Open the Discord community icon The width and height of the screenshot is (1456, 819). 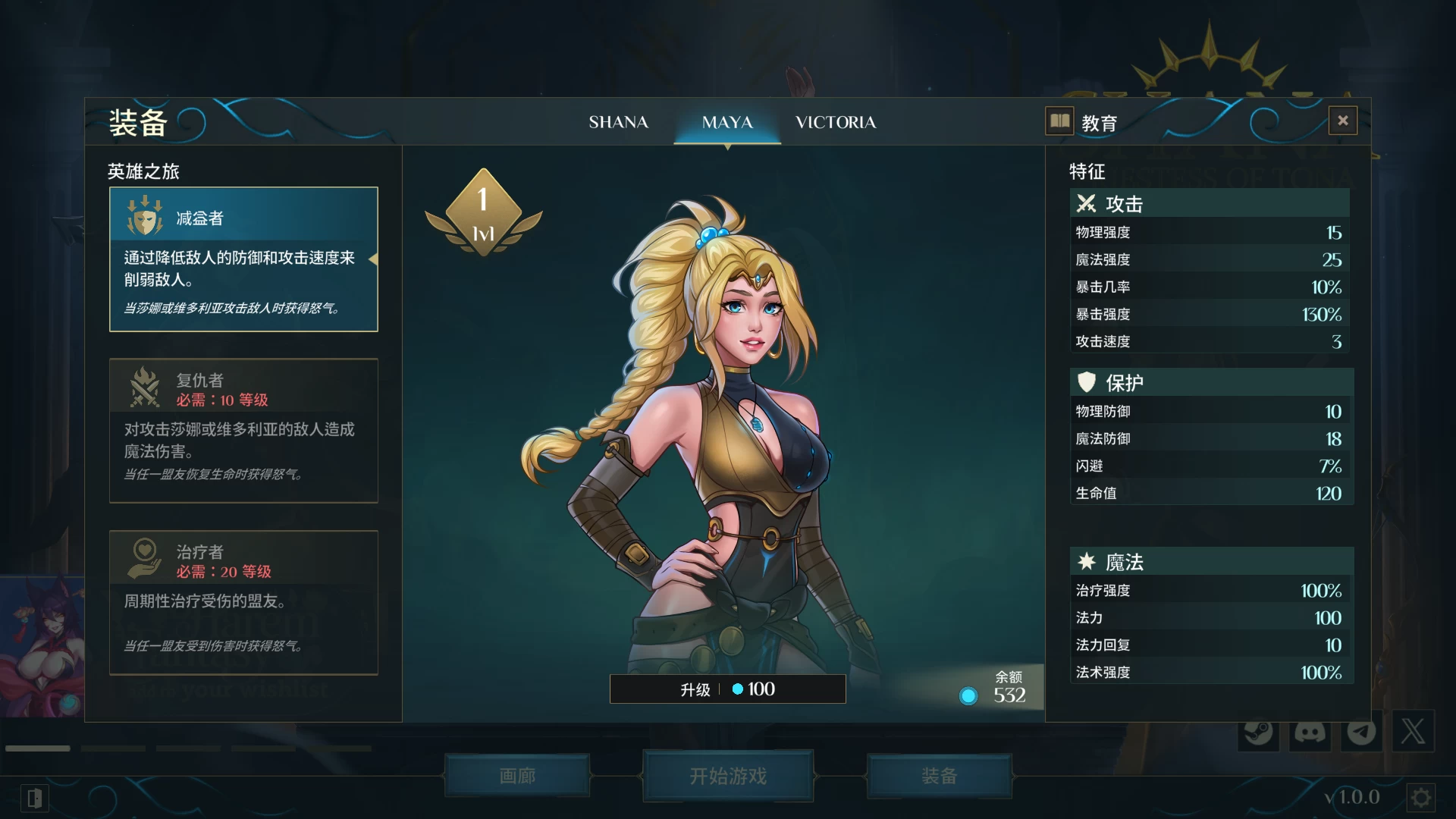click(x=1310, y=733)
